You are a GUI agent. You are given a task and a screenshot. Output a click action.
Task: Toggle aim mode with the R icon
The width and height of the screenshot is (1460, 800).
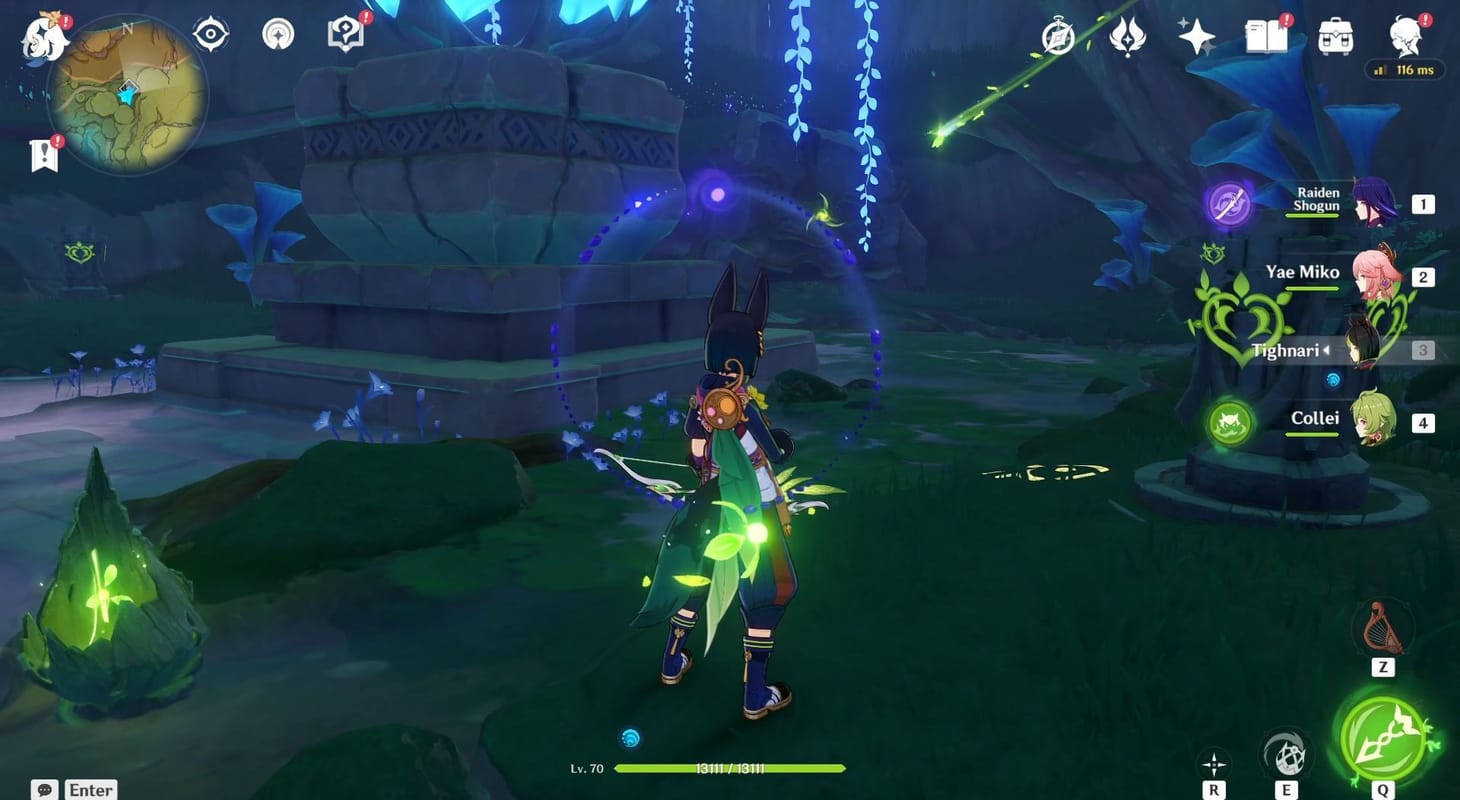tap(1216, 761)
